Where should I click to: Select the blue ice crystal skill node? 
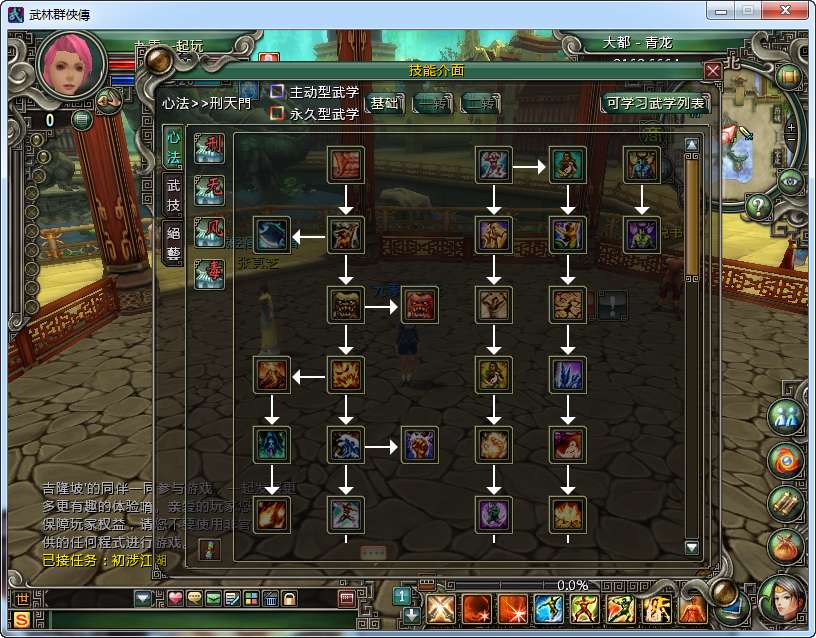(x=568, y=374)
